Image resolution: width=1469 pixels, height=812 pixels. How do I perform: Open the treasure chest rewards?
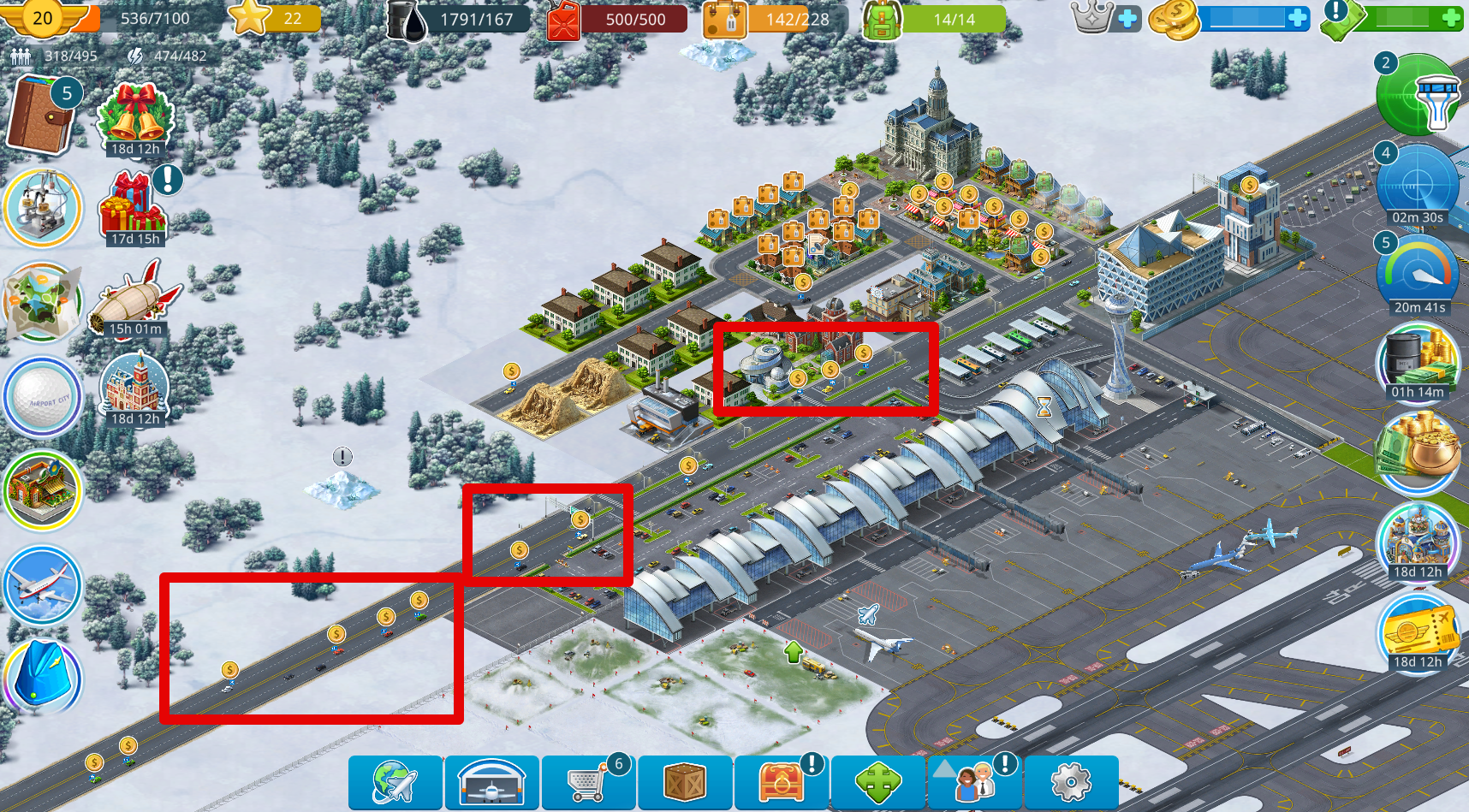click(782, 782)
